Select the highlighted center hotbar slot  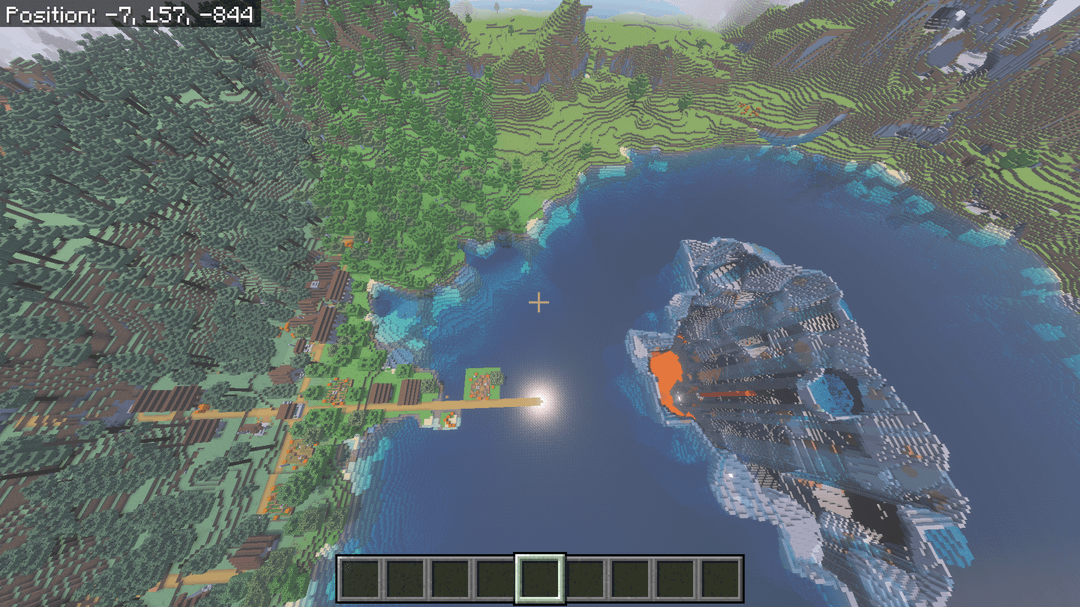click(x=540, y=579)
